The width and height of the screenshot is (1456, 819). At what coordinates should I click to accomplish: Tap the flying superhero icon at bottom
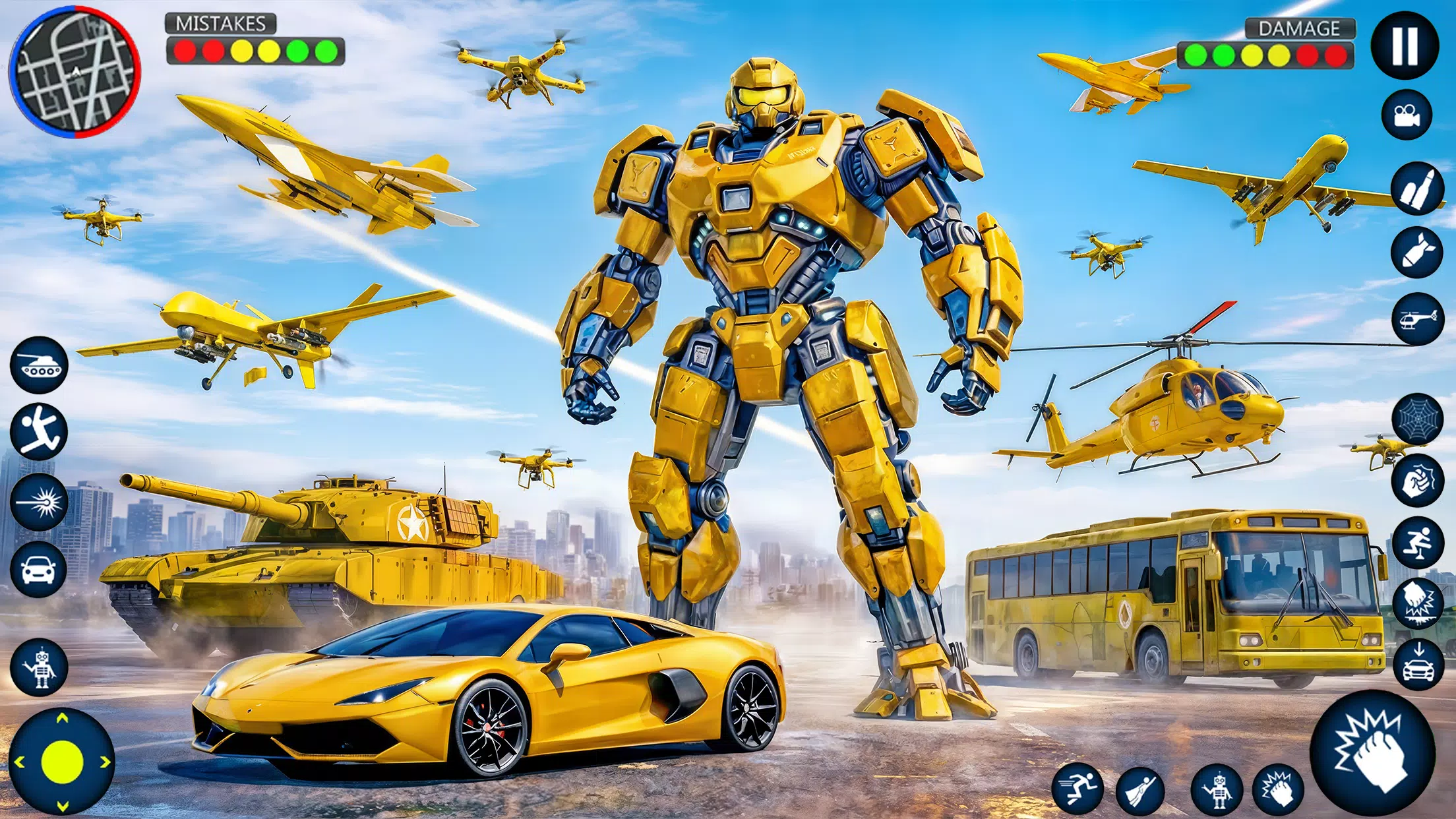(1140, 790)
